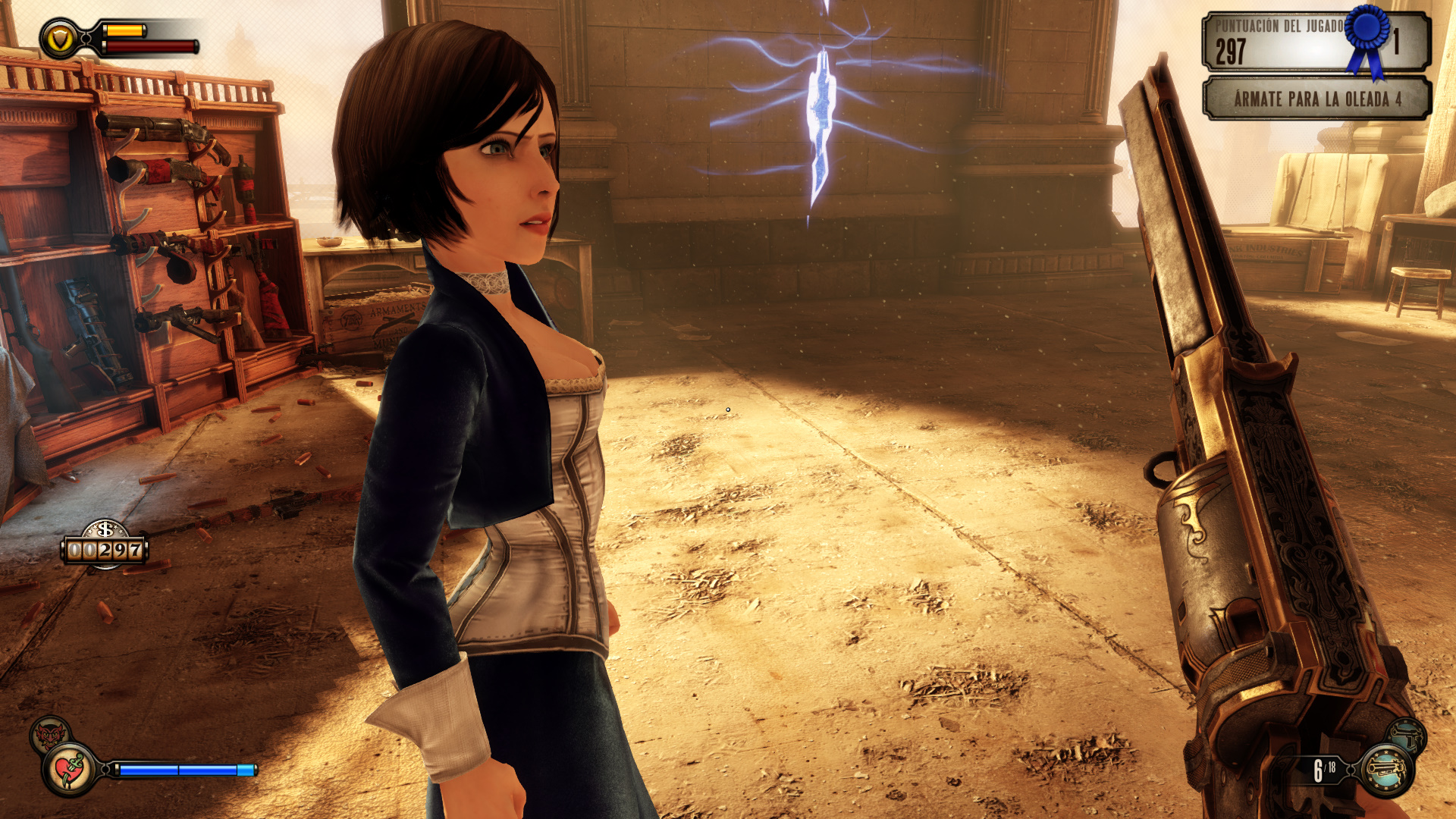Select the Devil's Kiss devil-face vigor icon
Image resolution: width=1456 pixels, height=819 pixels.
[x=49, y=734]
